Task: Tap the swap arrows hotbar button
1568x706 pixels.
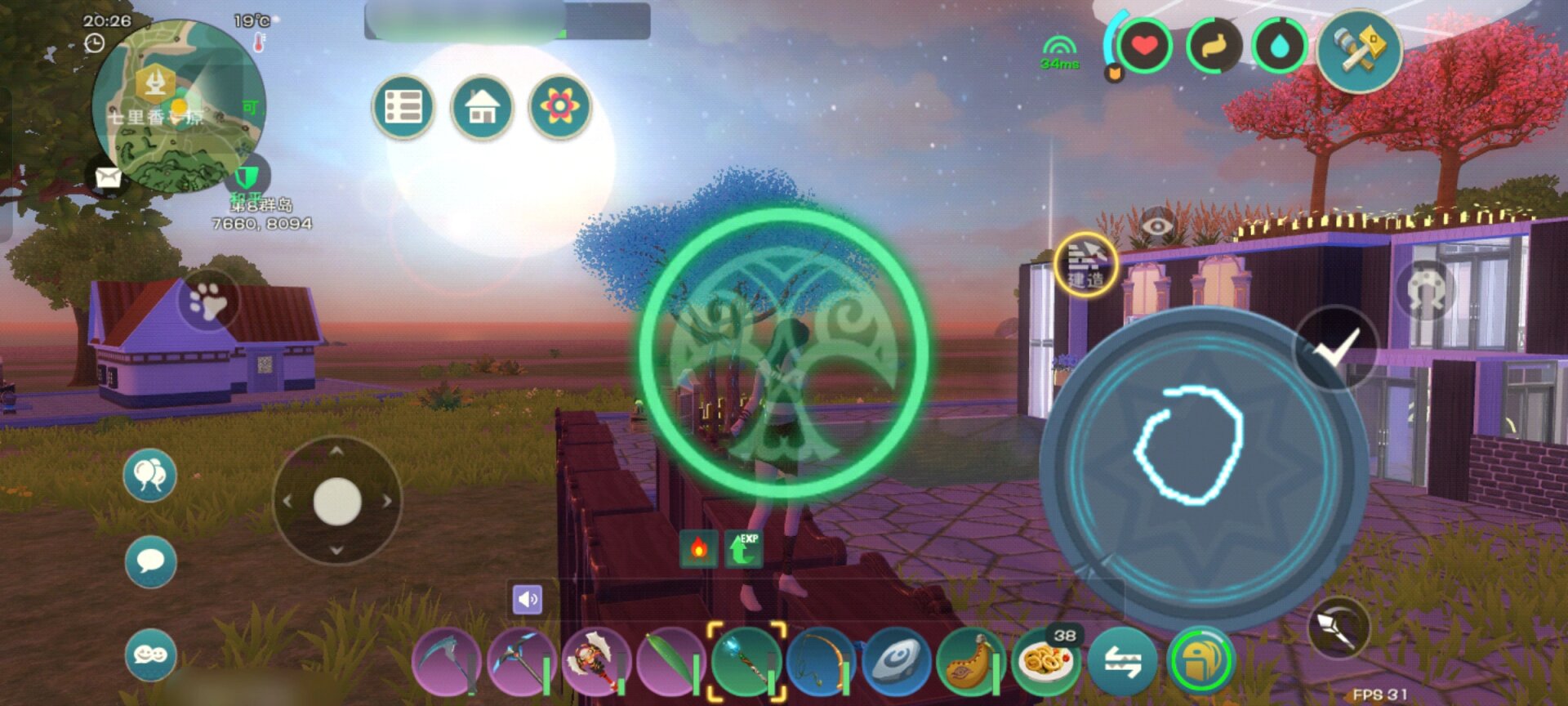Action: [1122, 661]
